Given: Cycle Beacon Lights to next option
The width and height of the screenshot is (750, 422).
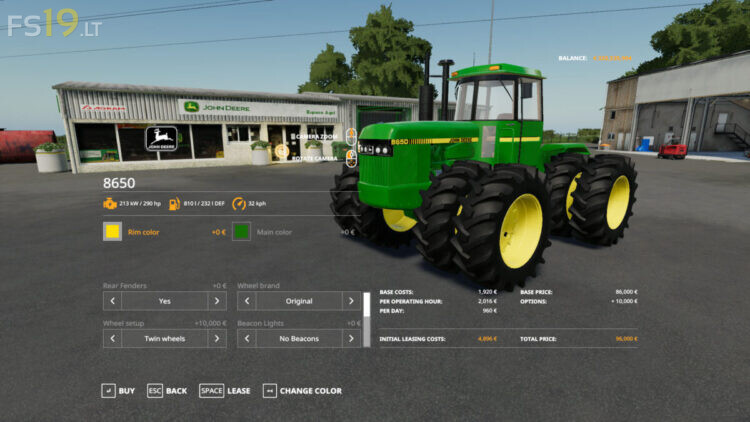Looking at the screenshot, I should click(x=351, y=339).
